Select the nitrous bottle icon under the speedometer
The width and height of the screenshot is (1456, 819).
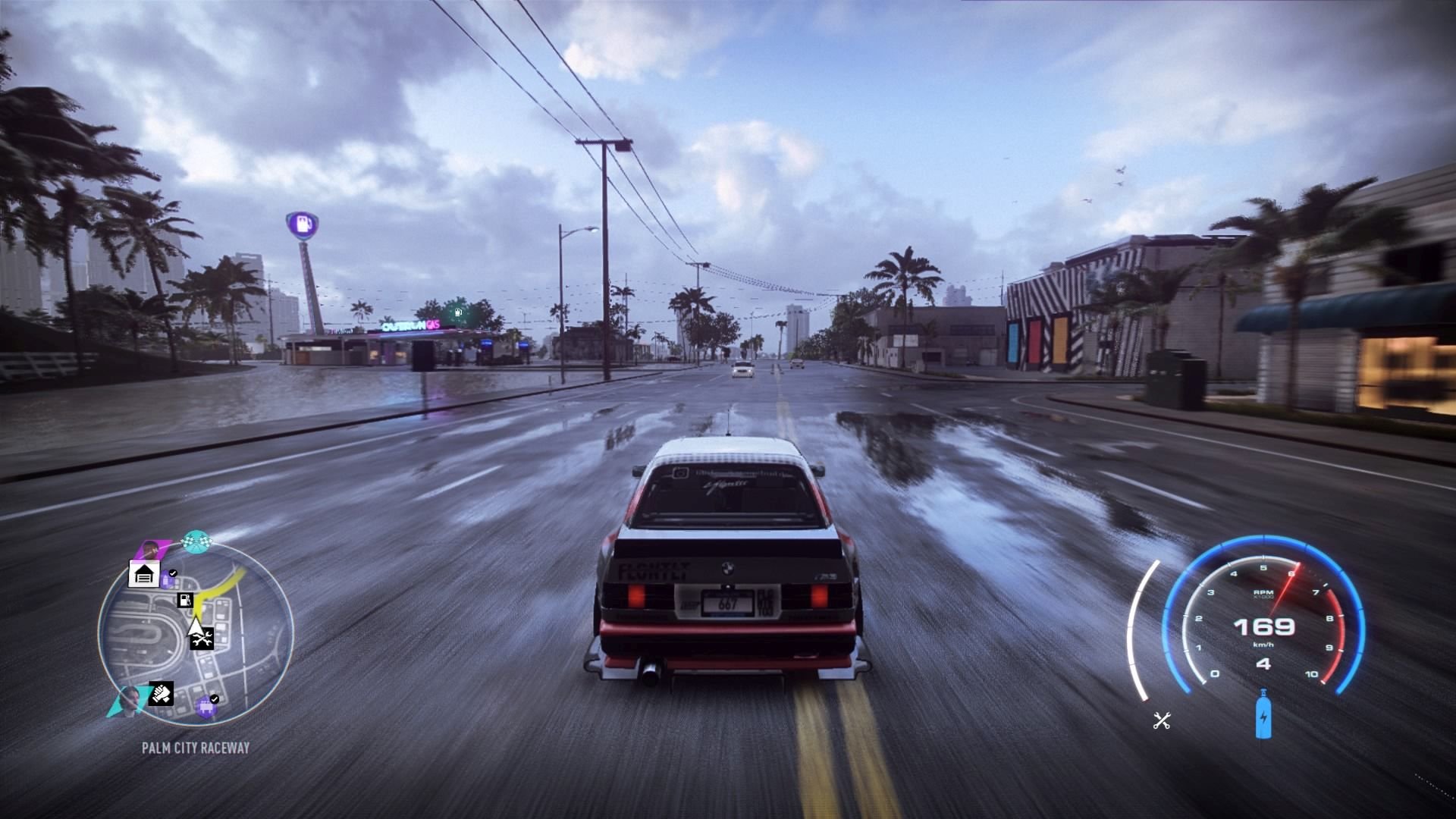pos(1263,714)
